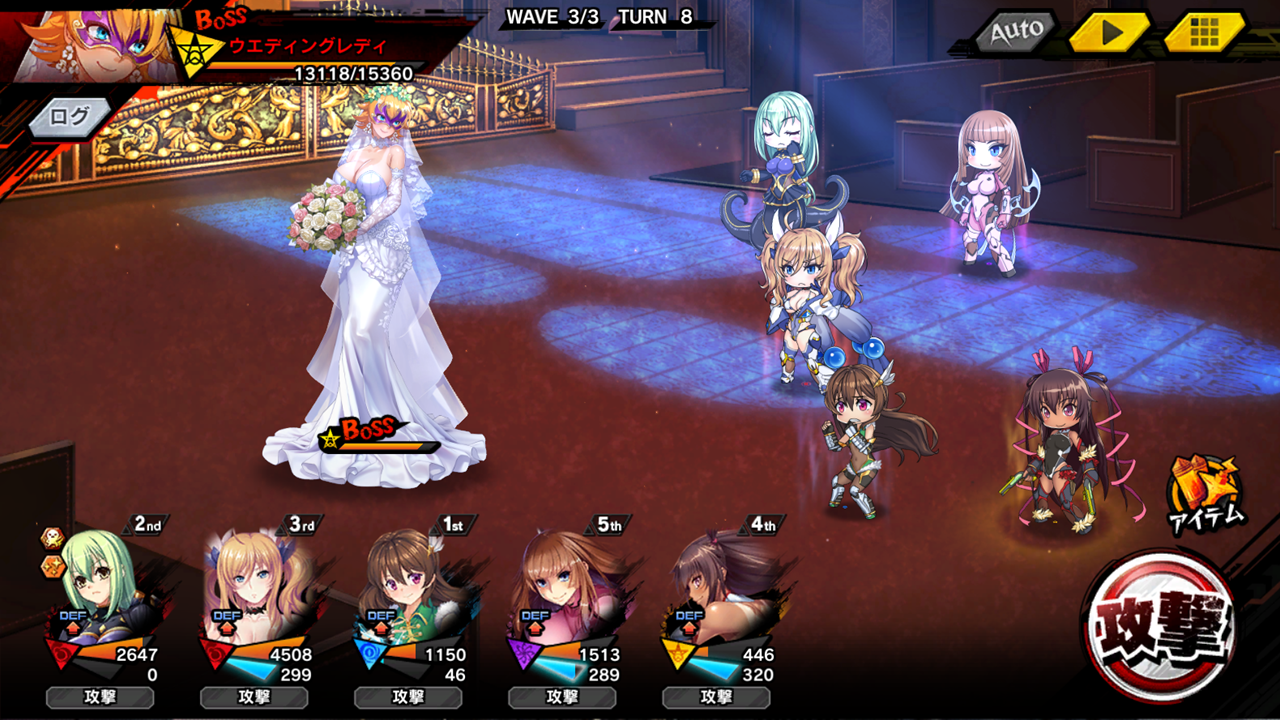Screen dimensions: 1280x720
Task: Click the yellow play speed button
Action: (x=1109, y=33)
